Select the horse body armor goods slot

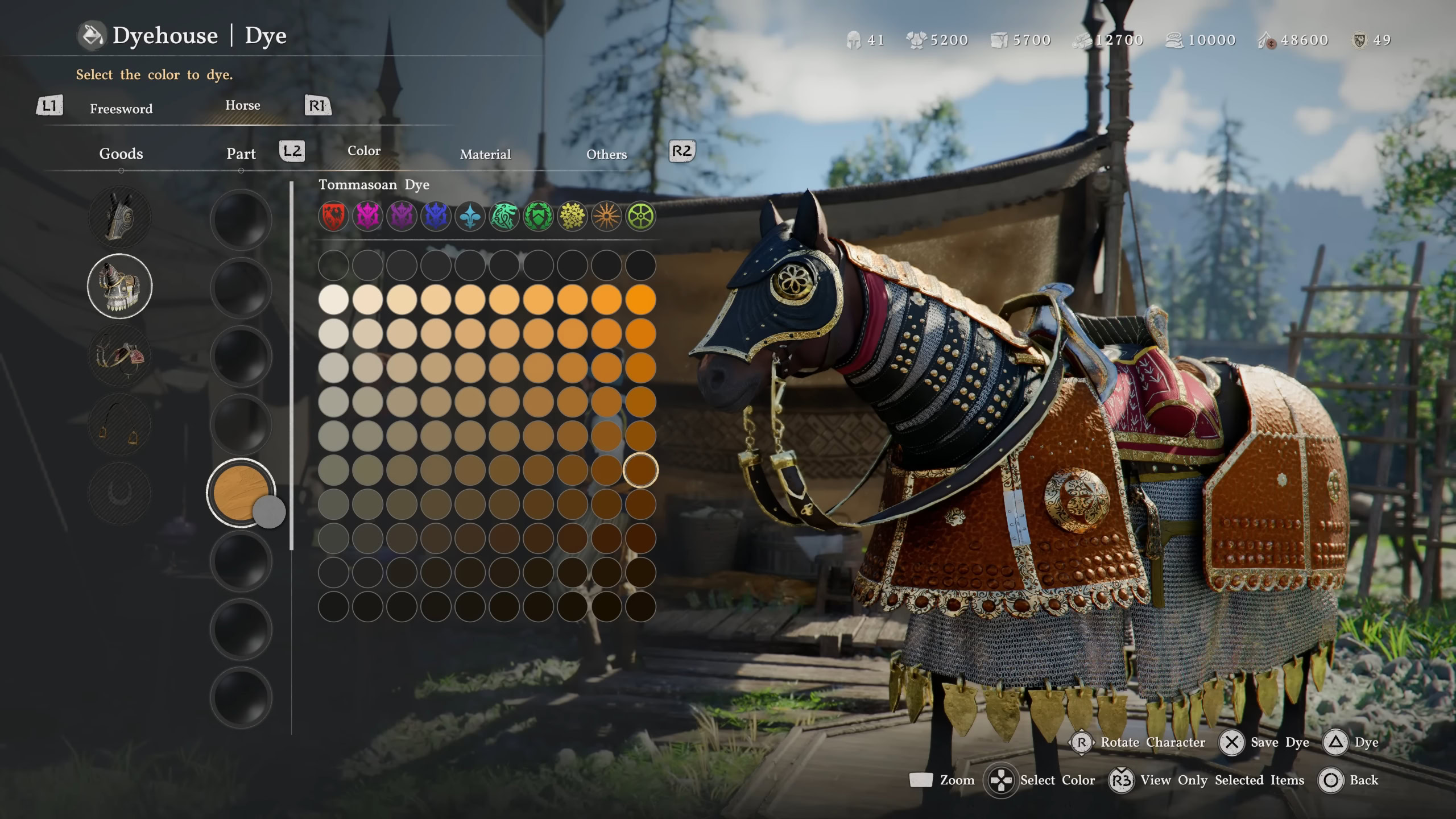coord(119,286)
